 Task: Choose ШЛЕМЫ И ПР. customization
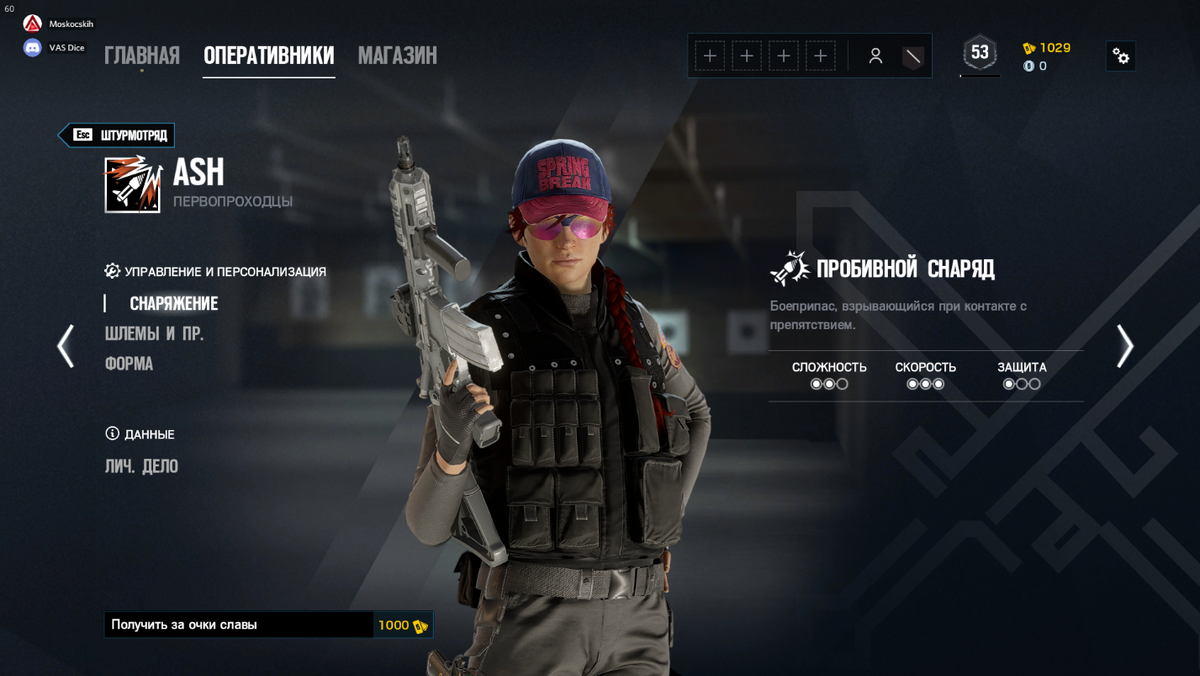154,334
